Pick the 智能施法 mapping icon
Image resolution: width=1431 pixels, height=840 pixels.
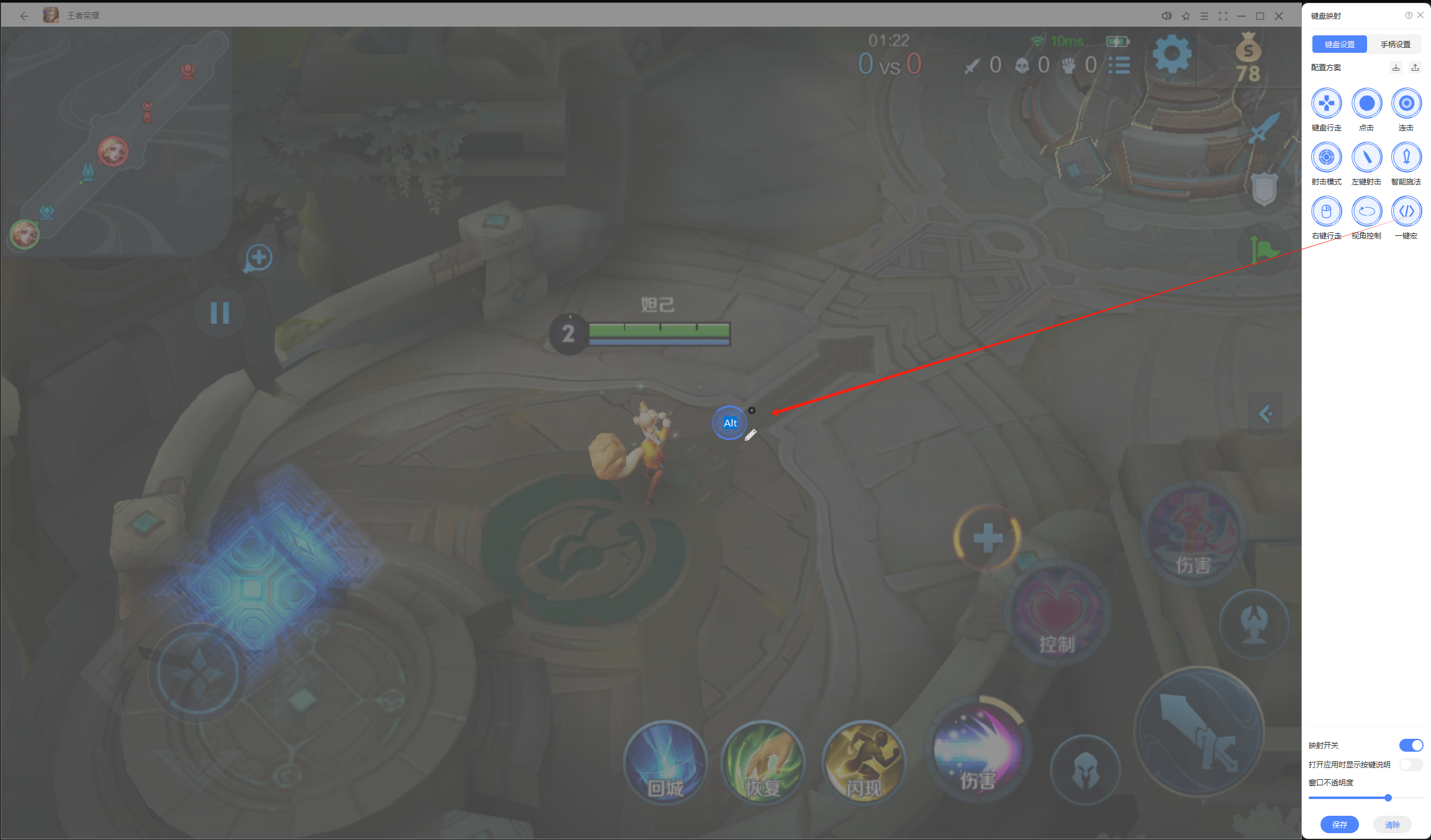point(1406,158)
